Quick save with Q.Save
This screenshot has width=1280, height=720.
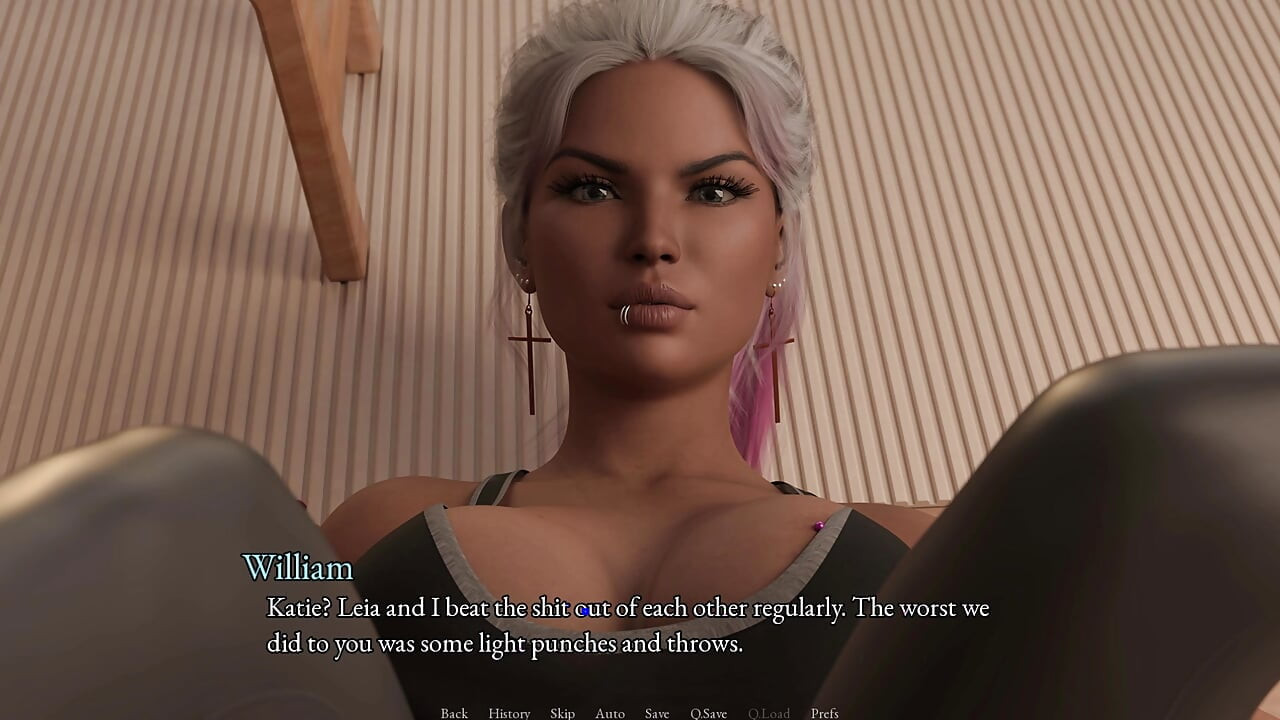(708, 713)
